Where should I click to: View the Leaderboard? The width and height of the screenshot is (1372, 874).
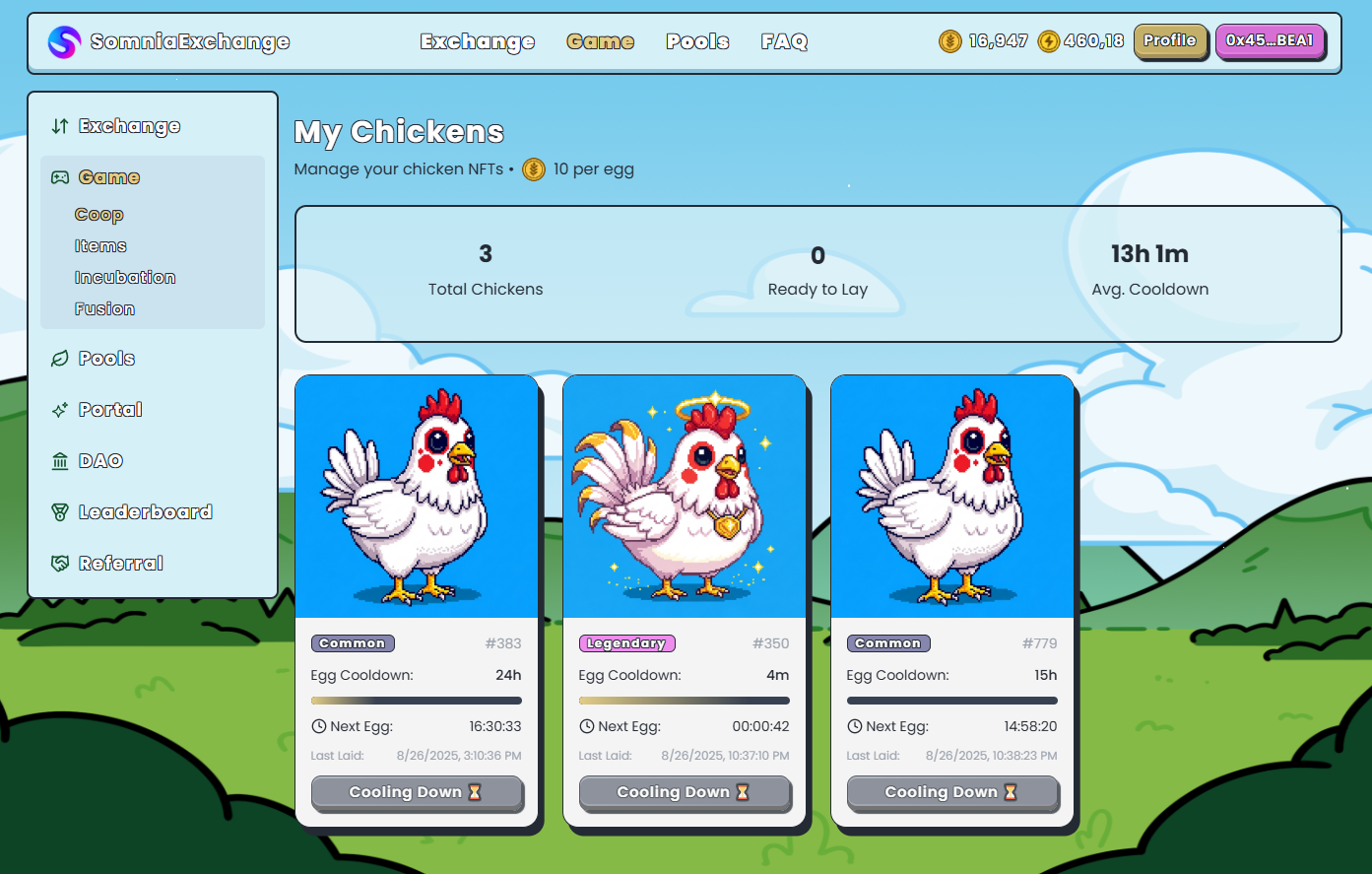click(x=145, y=512)
